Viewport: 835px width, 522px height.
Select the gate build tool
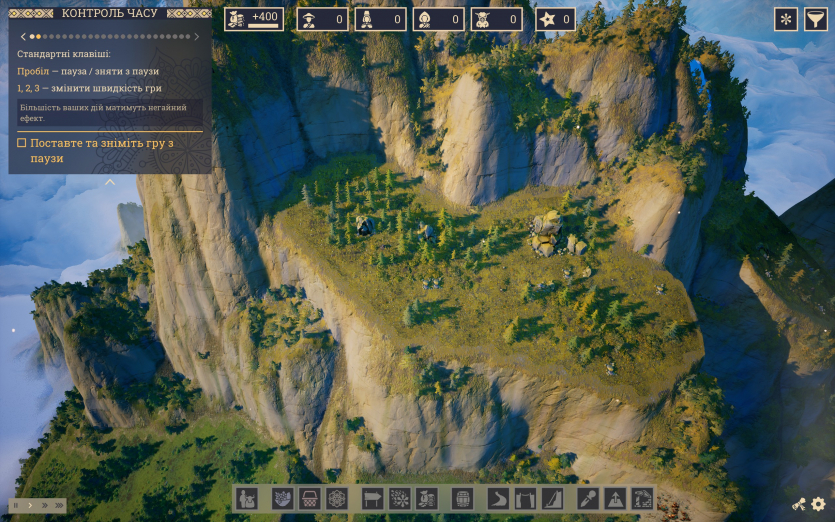pos(525,498)
